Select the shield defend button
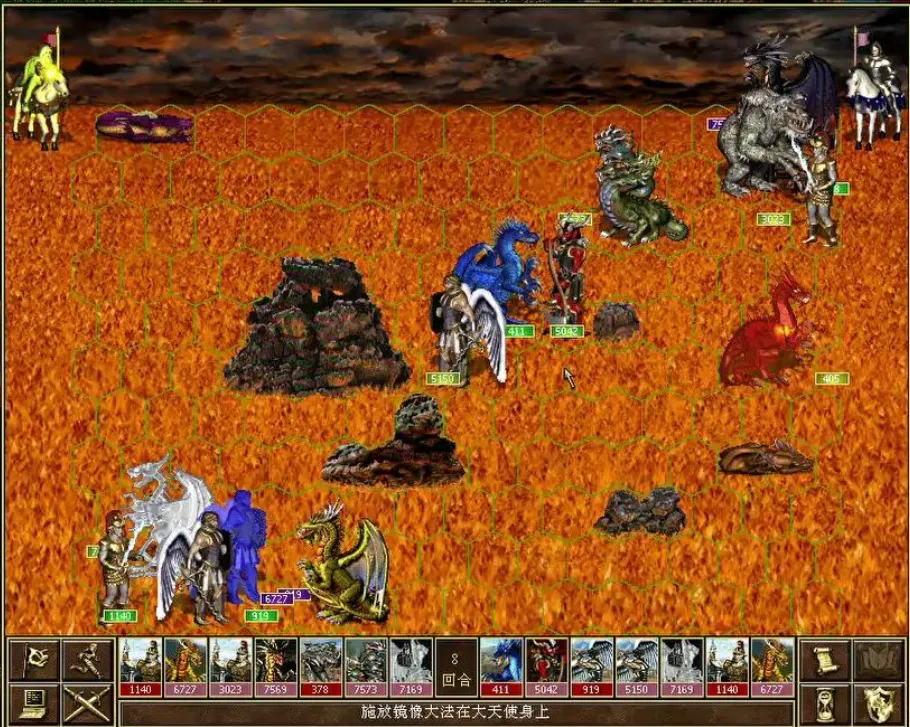This screenshot has height=727, width=910. pyautogui.click(x=876, y=699)
